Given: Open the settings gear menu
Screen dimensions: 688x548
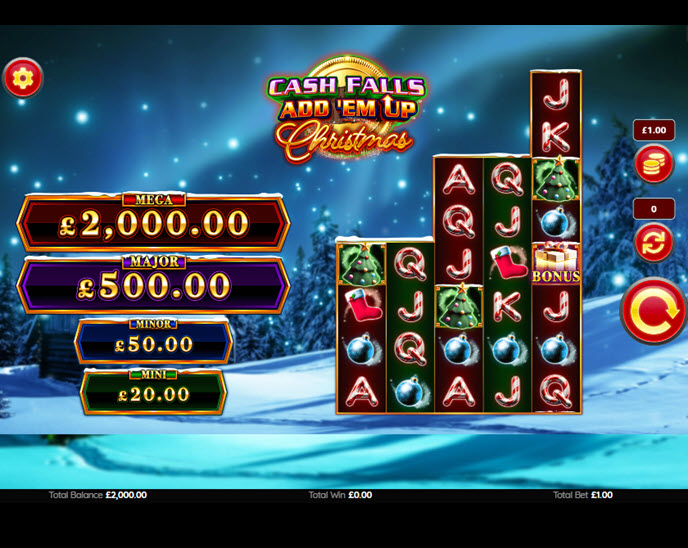Looking at the screenshot, I should 23,77.
